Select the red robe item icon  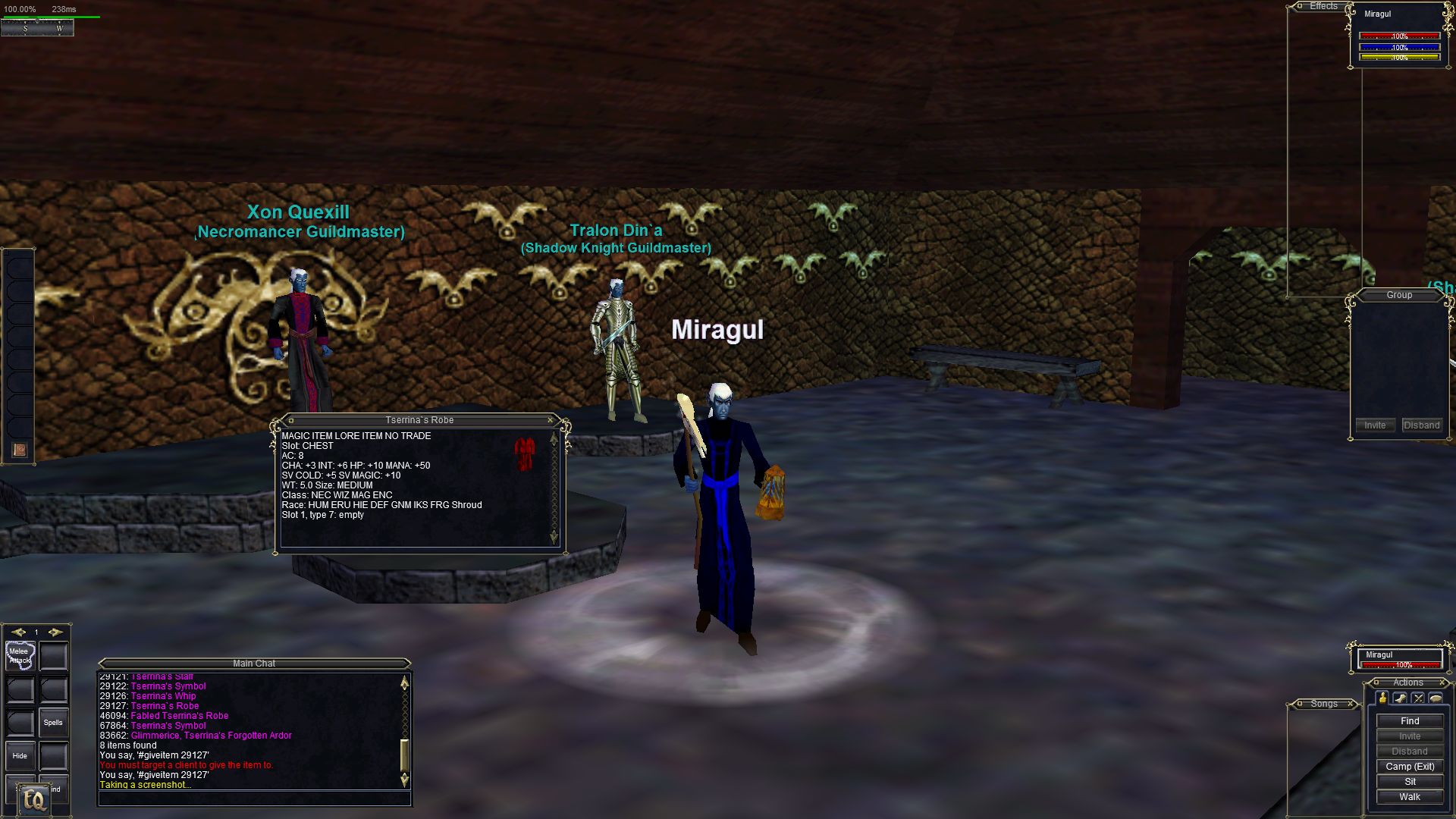coord(525,453)
